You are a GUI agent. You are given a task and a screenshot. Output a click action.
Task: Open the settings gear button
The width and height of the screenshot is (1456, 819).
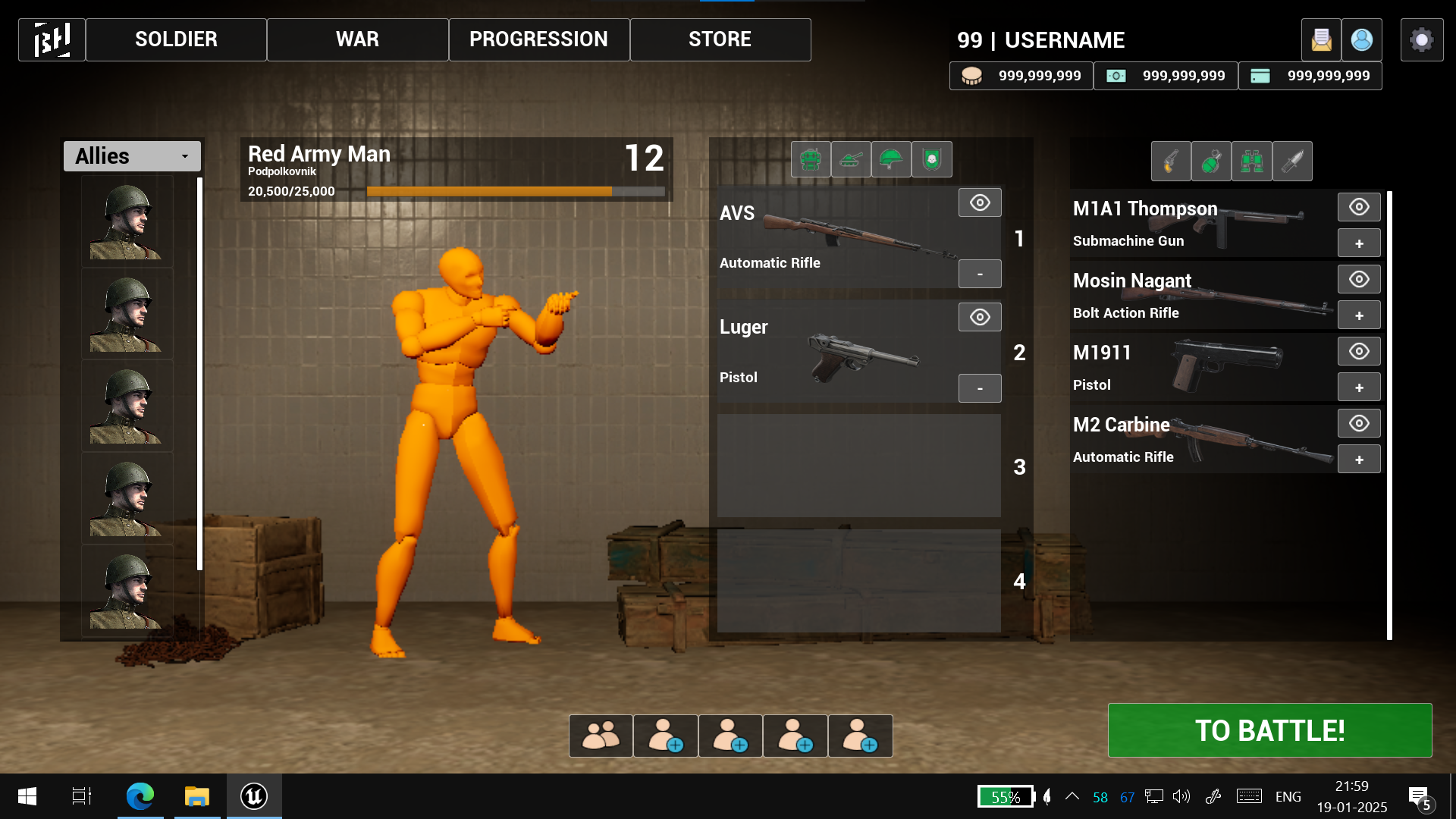pyautogui.click(x=1421, y=39)
